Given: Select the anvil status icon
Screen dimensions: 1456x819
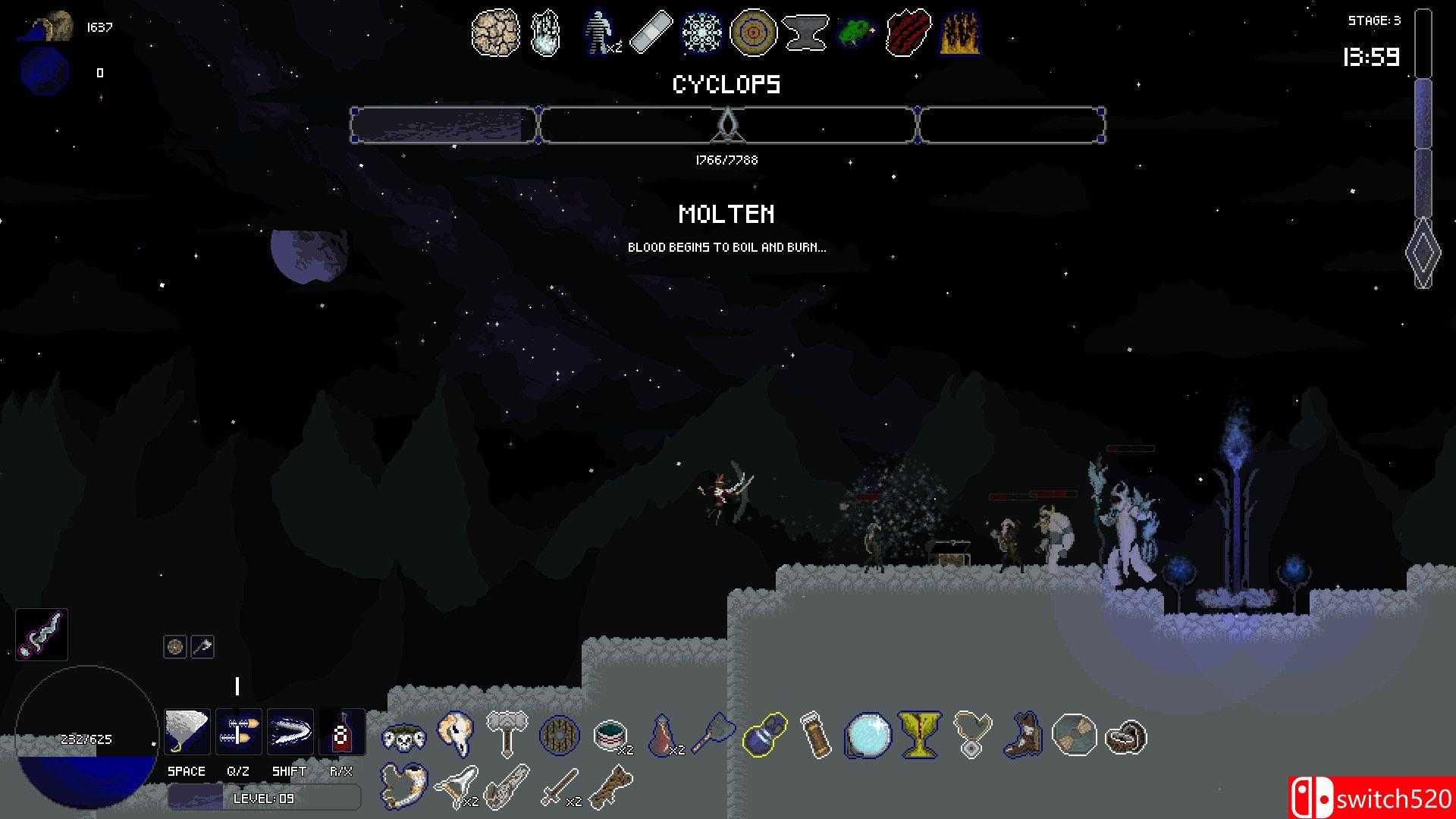Looking at the screenshot, I should coord(805,33).
